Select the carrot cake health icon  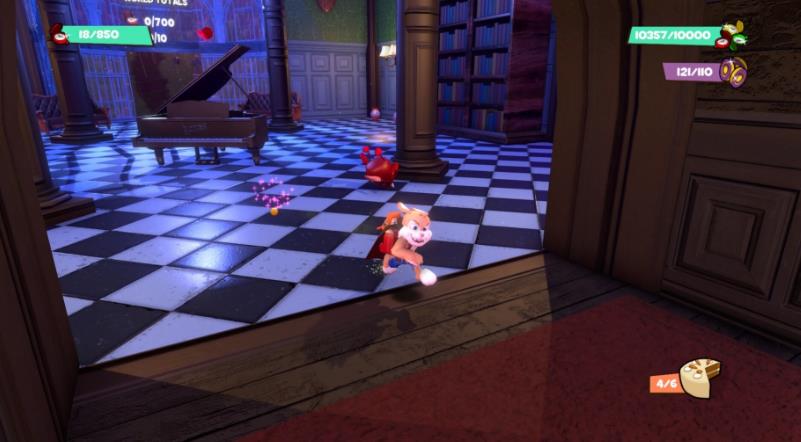(x=699, y=378)
